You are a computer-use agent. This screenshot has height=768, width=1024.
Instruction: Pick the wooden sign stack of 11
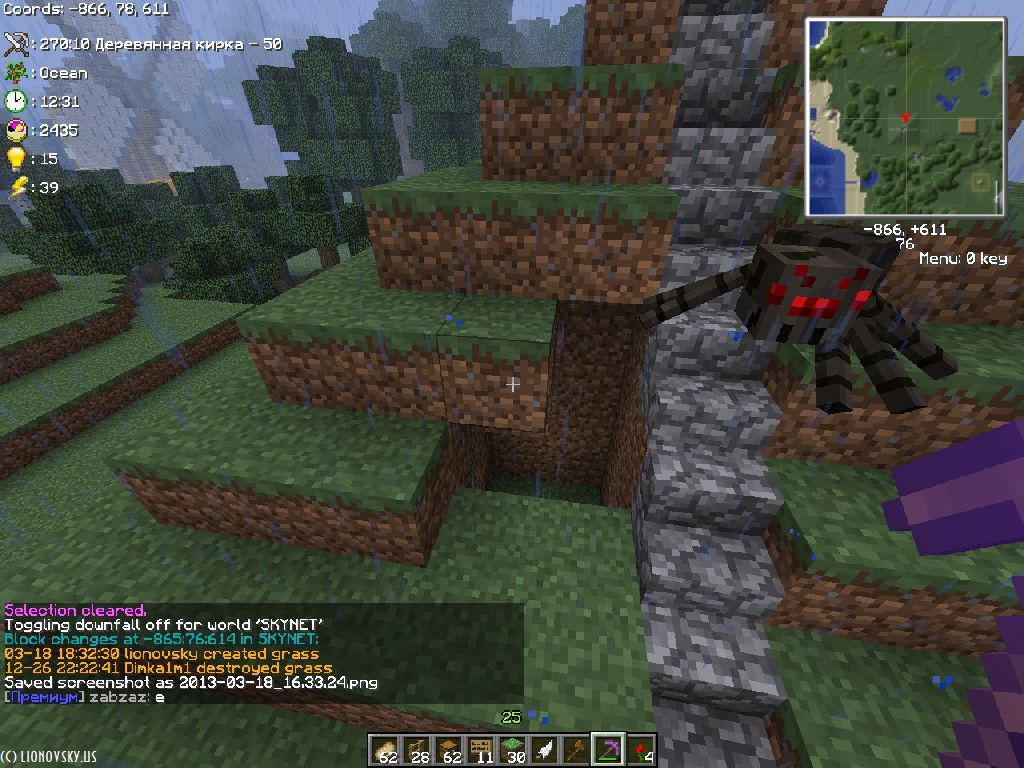(481, 750)
